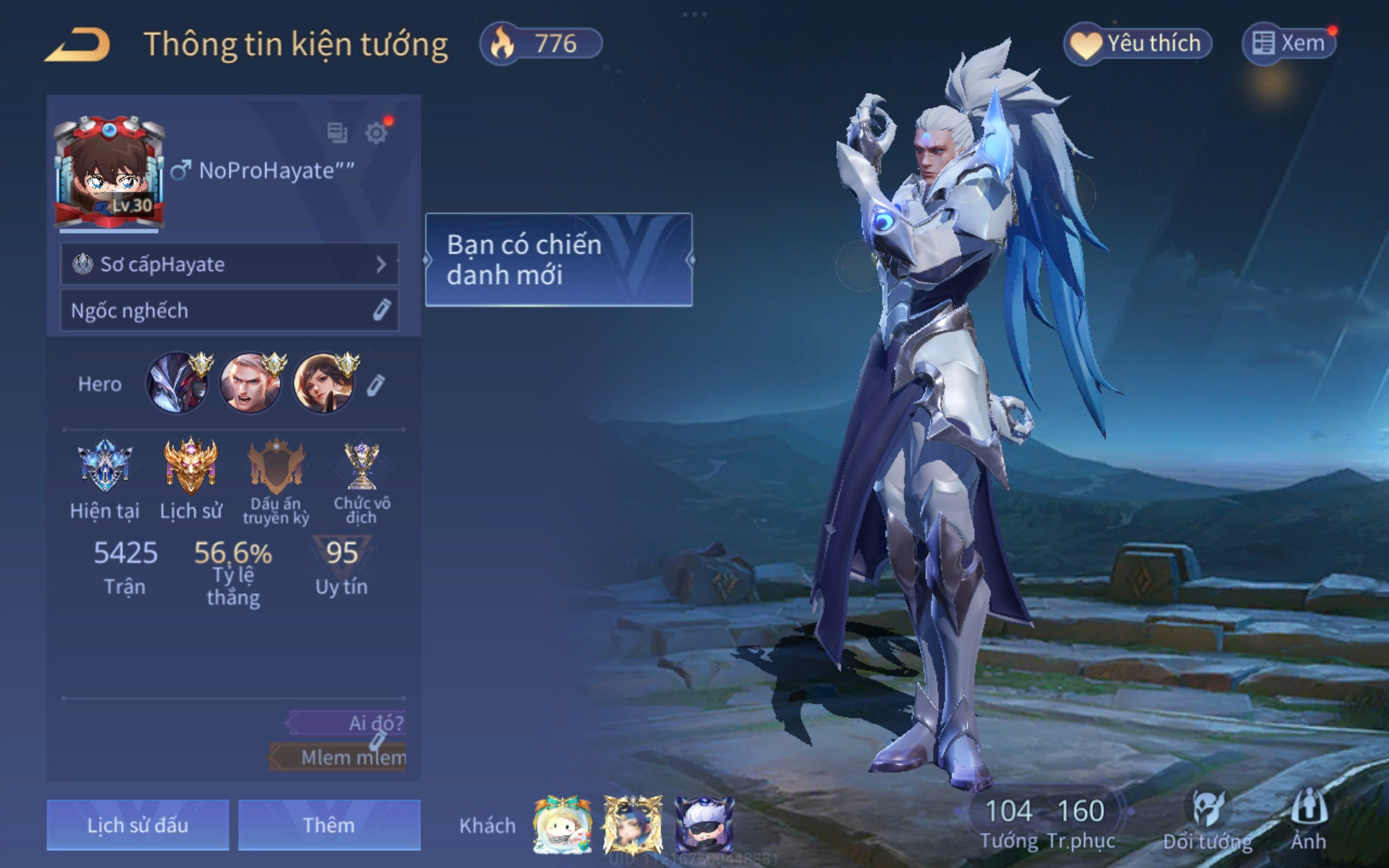This screenshot has width=1389, height=868.
Task: Click the Thêm button
Action: (x=329, y=825)
